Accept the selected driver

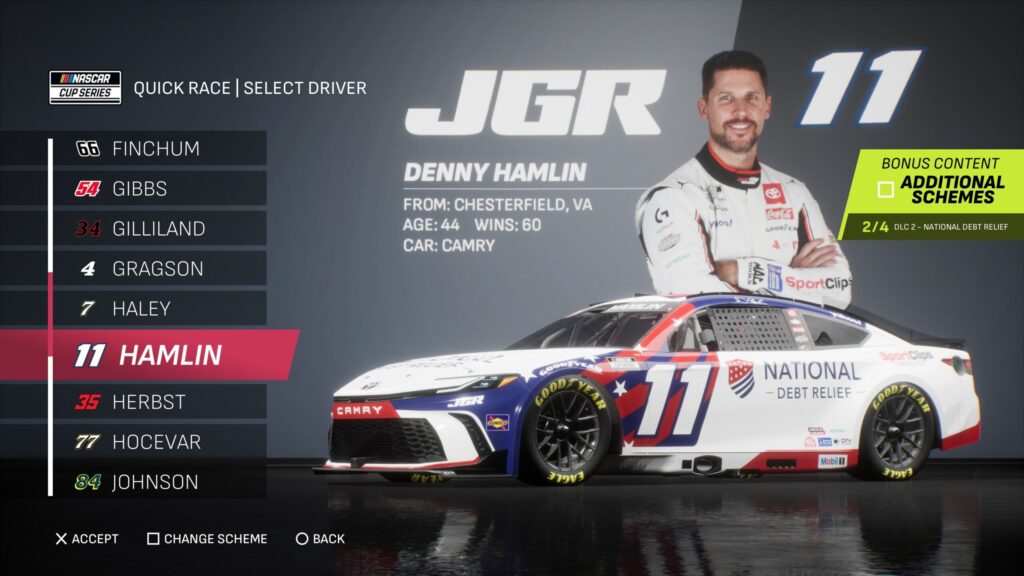87,539
